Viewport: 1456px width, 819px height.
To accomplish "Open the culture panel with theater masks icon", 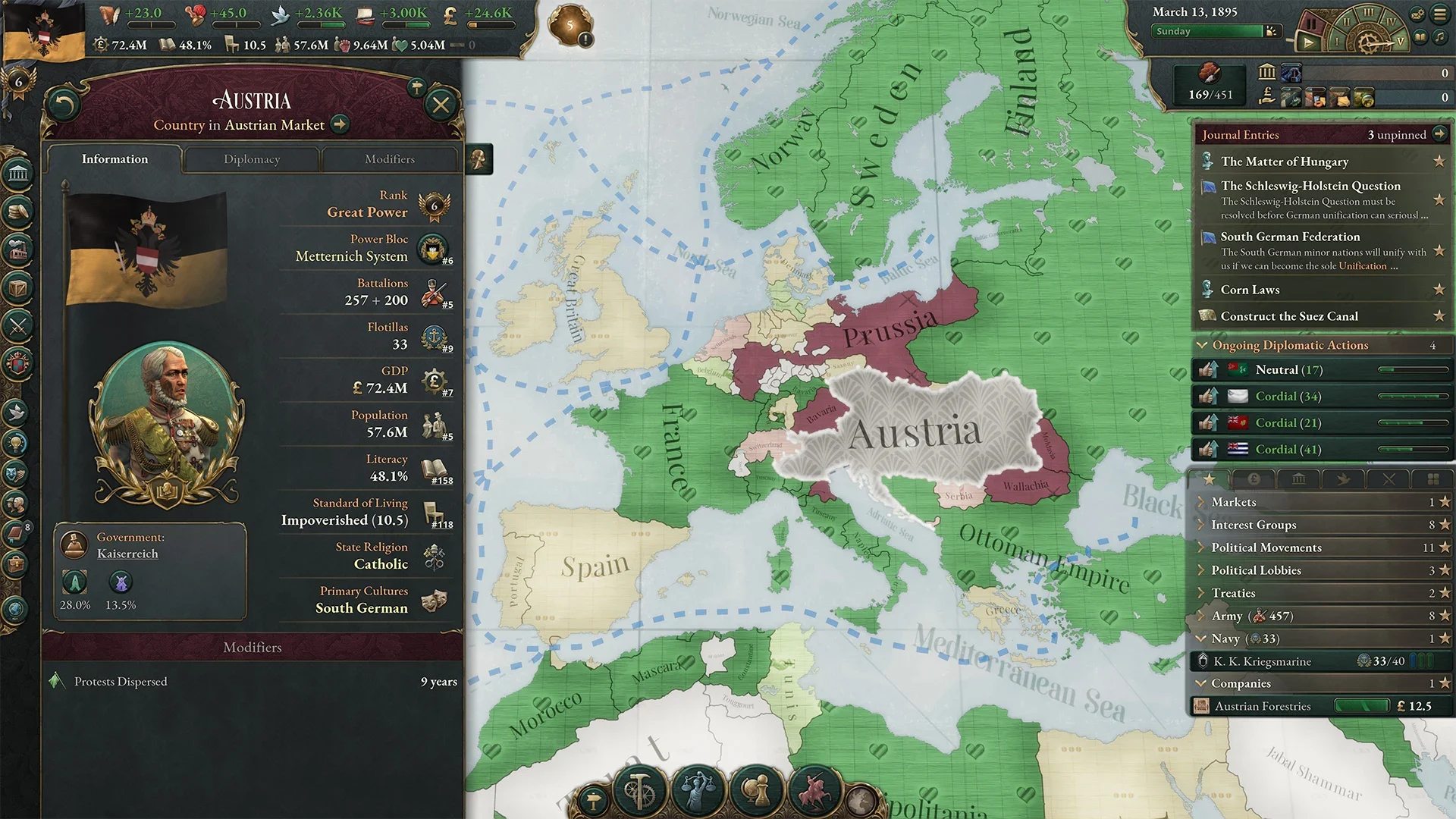I will (x=17, y=473).
